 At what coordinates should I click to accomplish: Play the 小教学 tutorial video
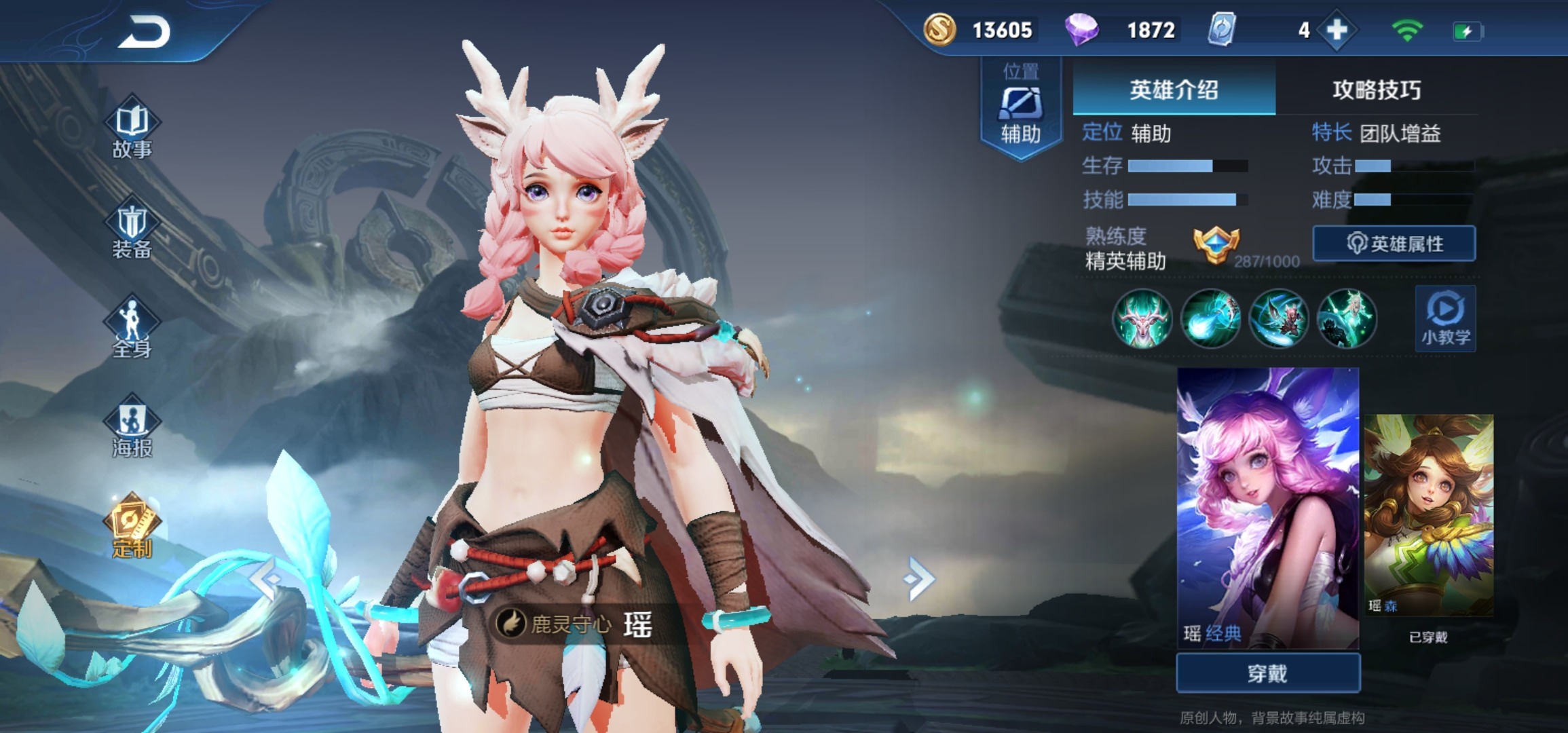click(1445, 318)
